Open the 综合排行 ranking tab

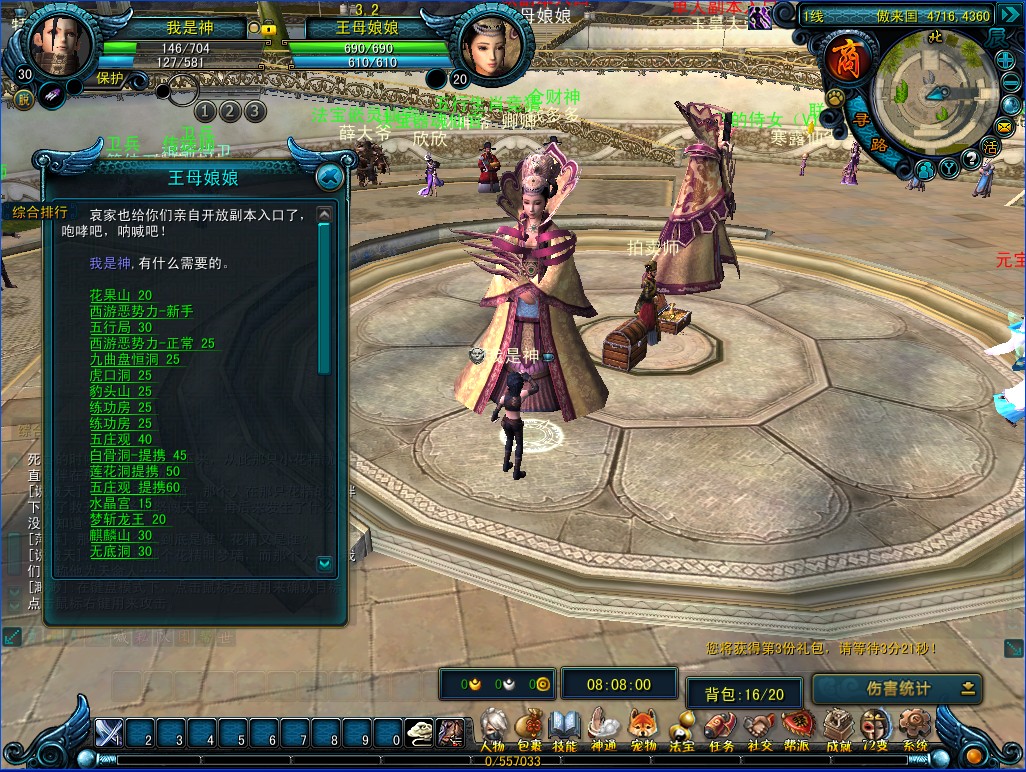(40, 212)
